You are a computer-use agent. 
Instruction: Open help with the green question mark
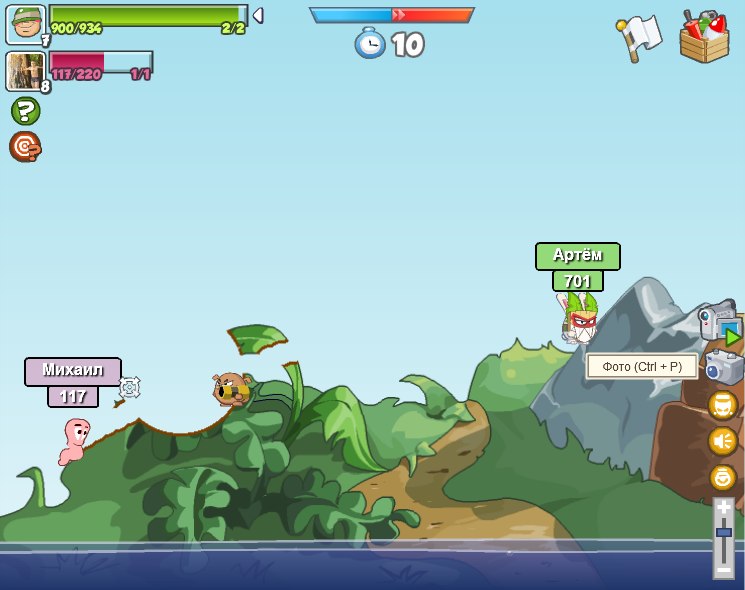[x=25, y=111]
